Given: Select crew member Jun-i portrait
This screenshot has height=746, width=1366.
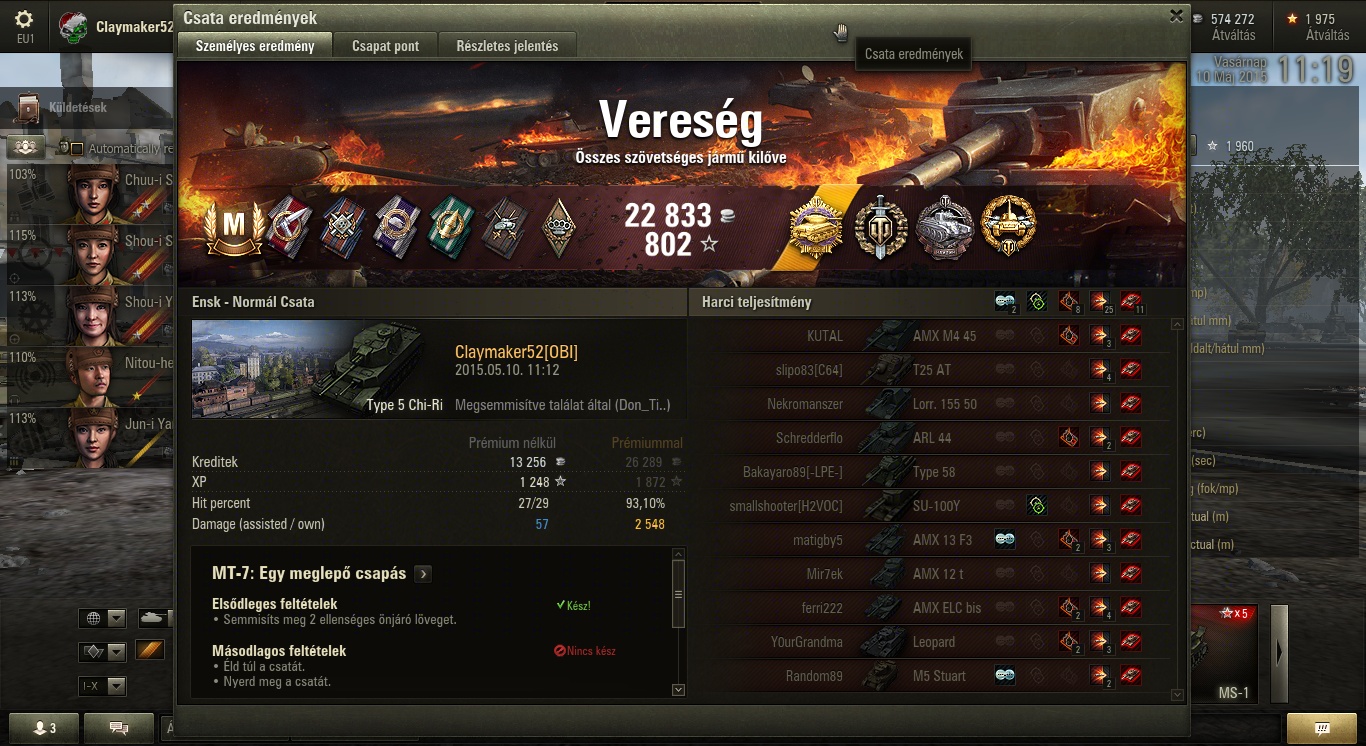Looking at the screenshot, I should click(93, 437).
